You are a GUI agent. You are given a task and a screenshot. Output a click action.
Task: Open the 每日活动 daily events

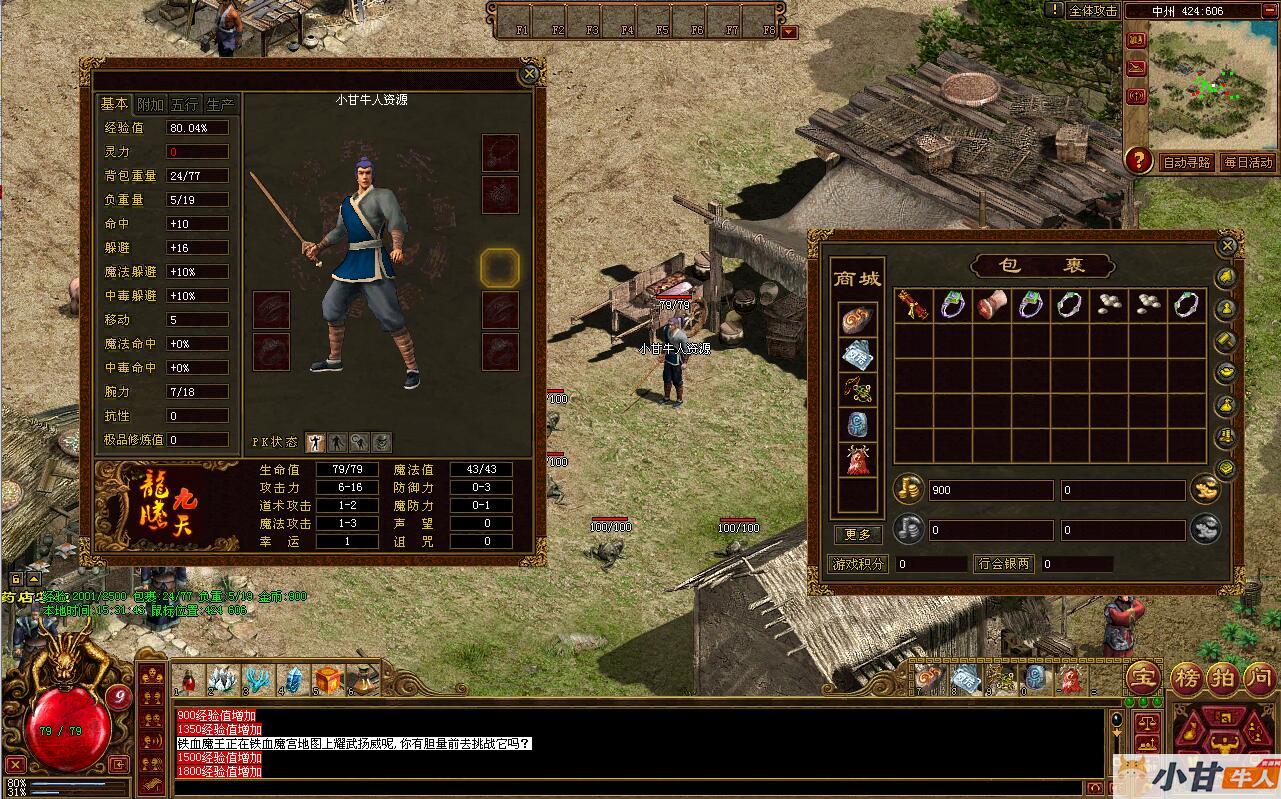(x=1248, y=162)
